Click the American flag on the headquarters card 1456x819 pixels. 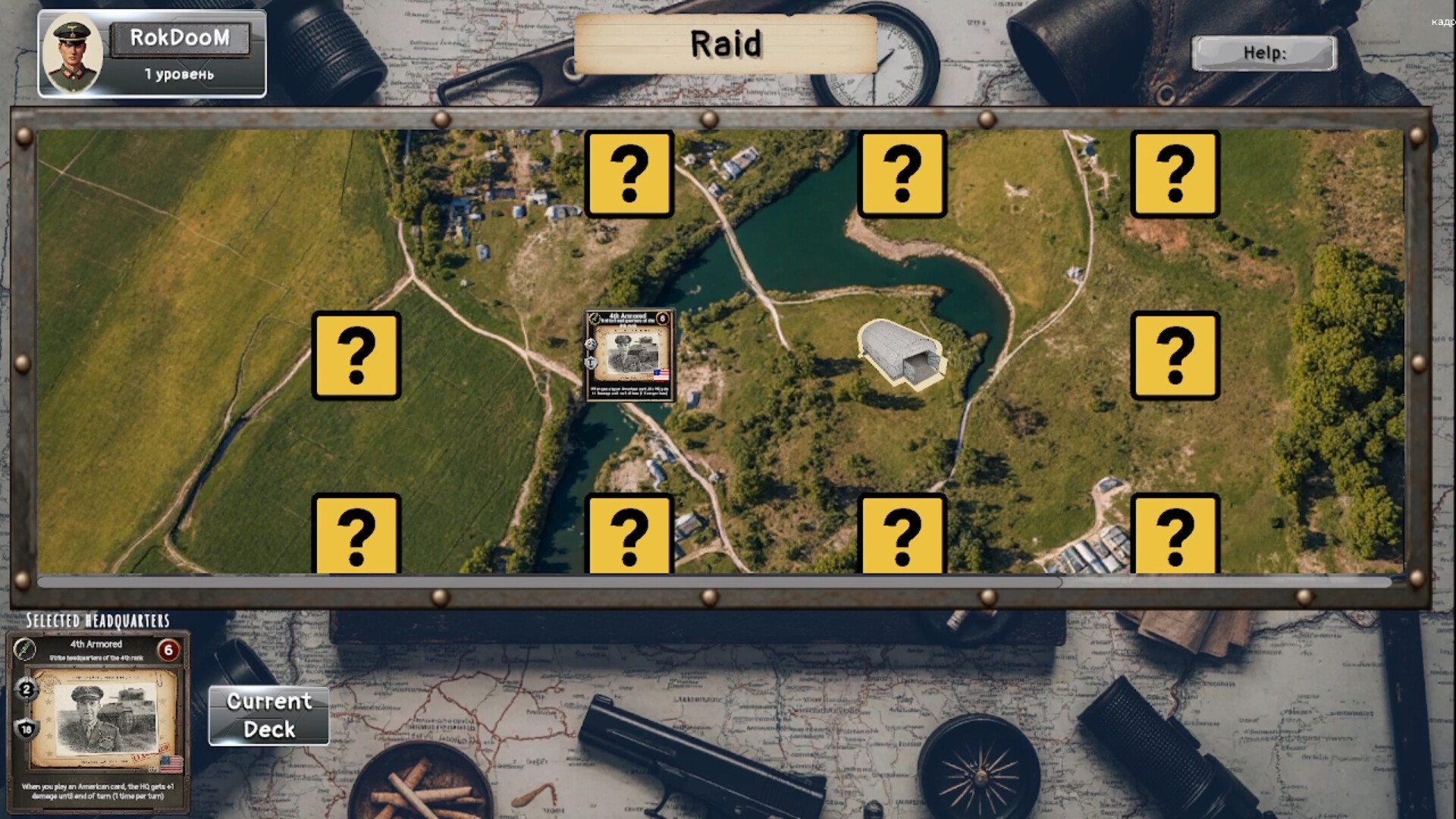click(173, 765)
